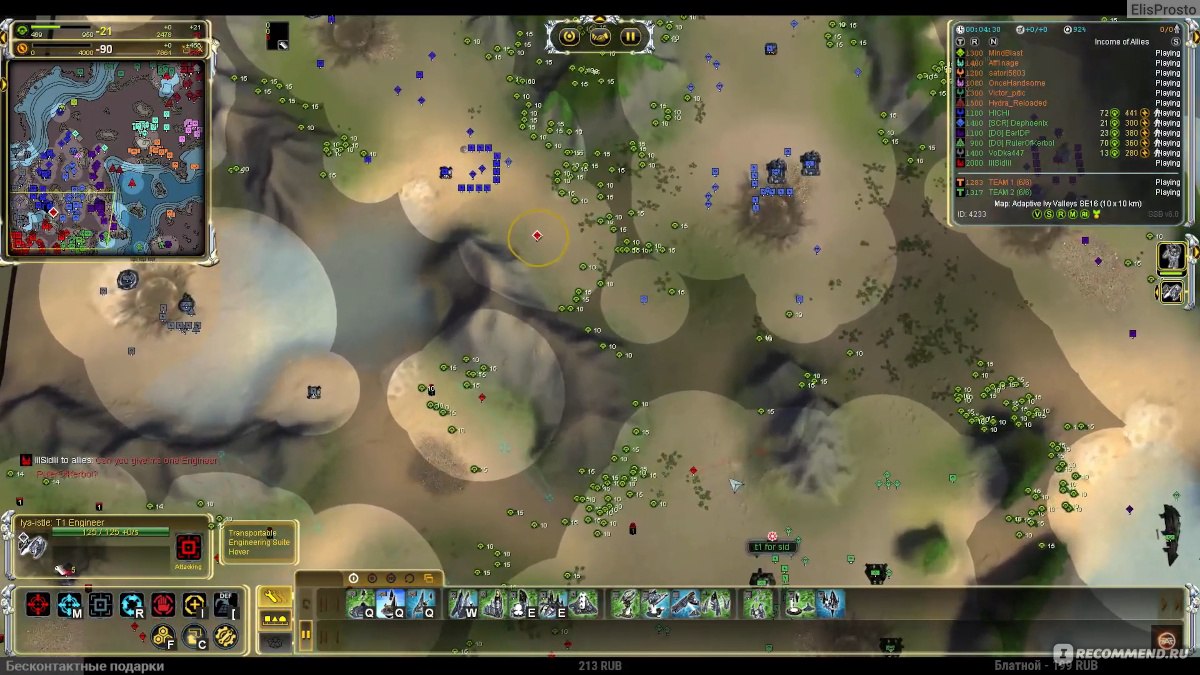Choose the command with hotkey R
Image resolution: width=1200 pixels, height=675 pixels.
[x=132, y=604]
